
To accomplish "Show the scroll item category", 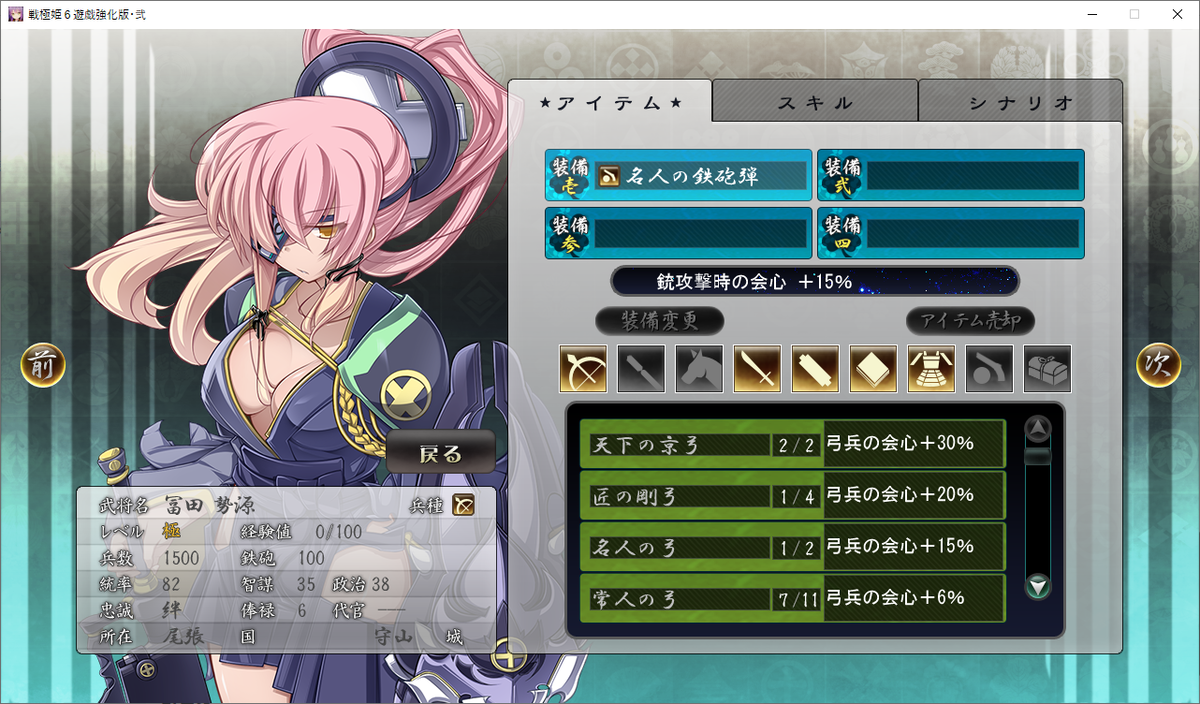I will point(815,369).
